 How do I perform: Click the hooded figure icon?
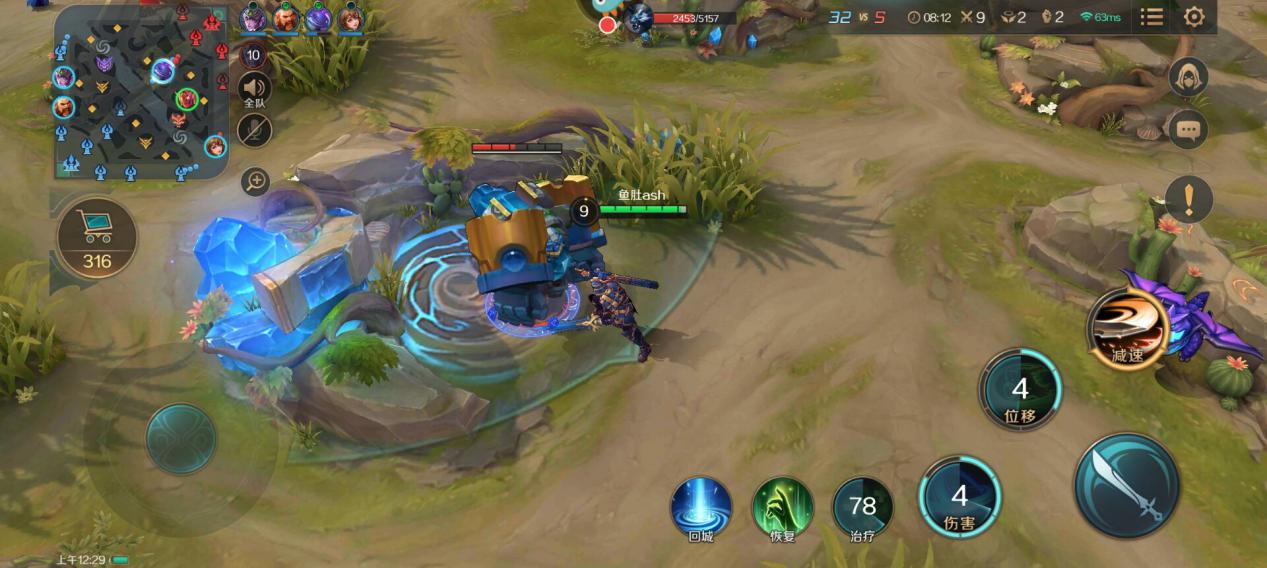(1188, 77)
